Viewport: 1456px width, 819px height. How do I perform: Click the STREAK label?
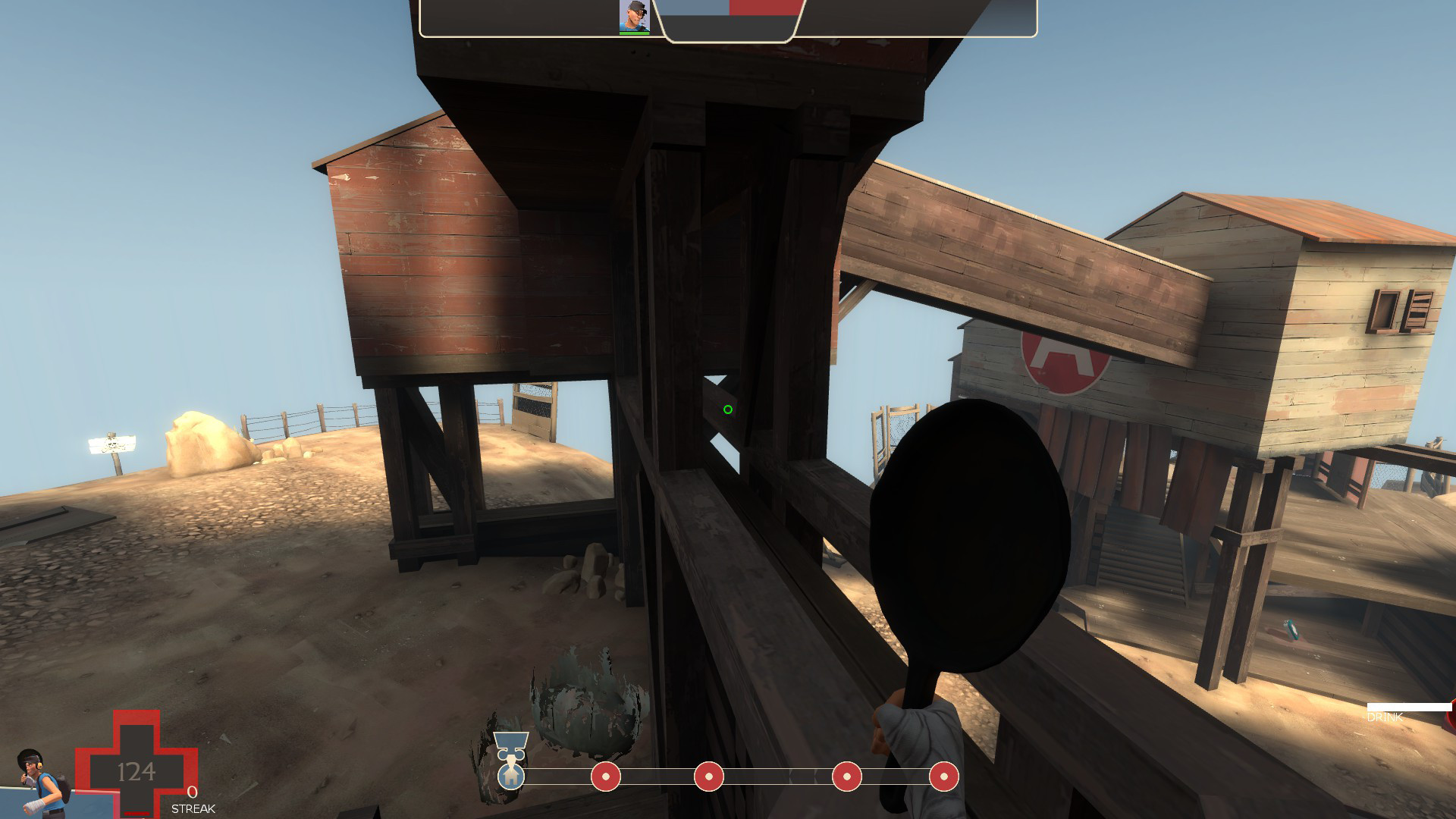click(x=193, y=808)
